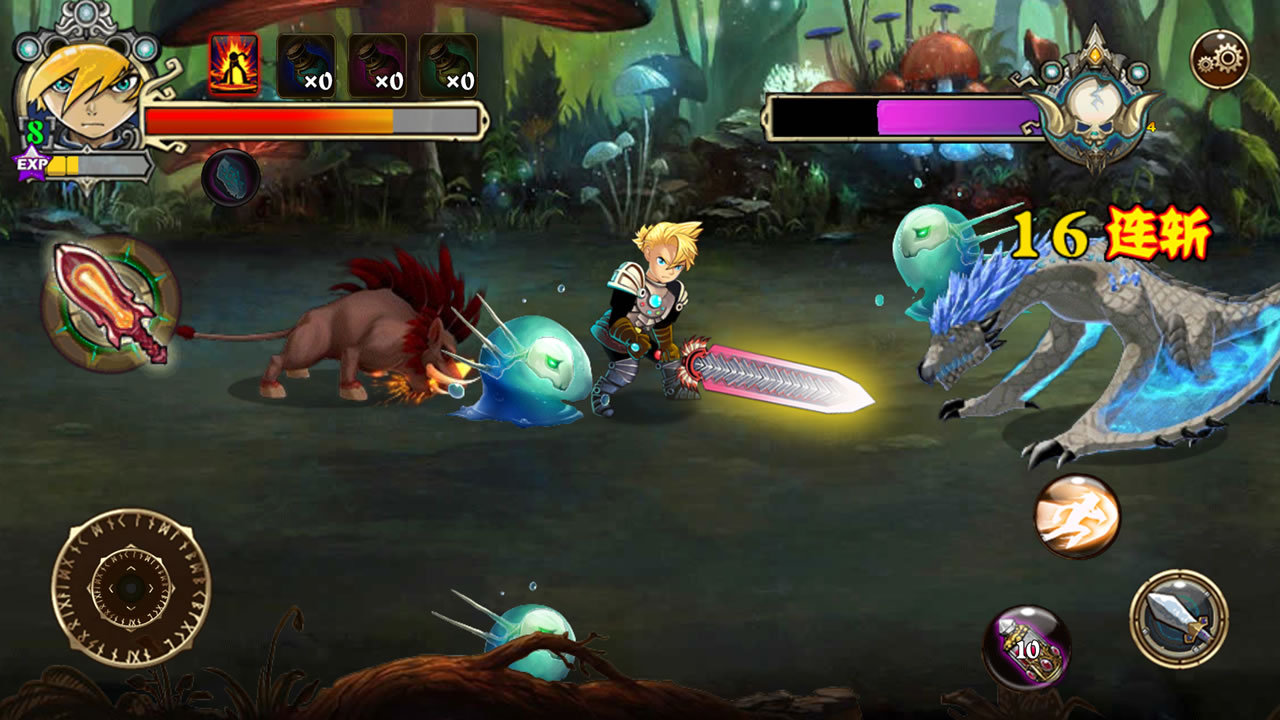The image size is (1280, 720).
Task: Use the magenta potion slot
Action: point(377,66)
